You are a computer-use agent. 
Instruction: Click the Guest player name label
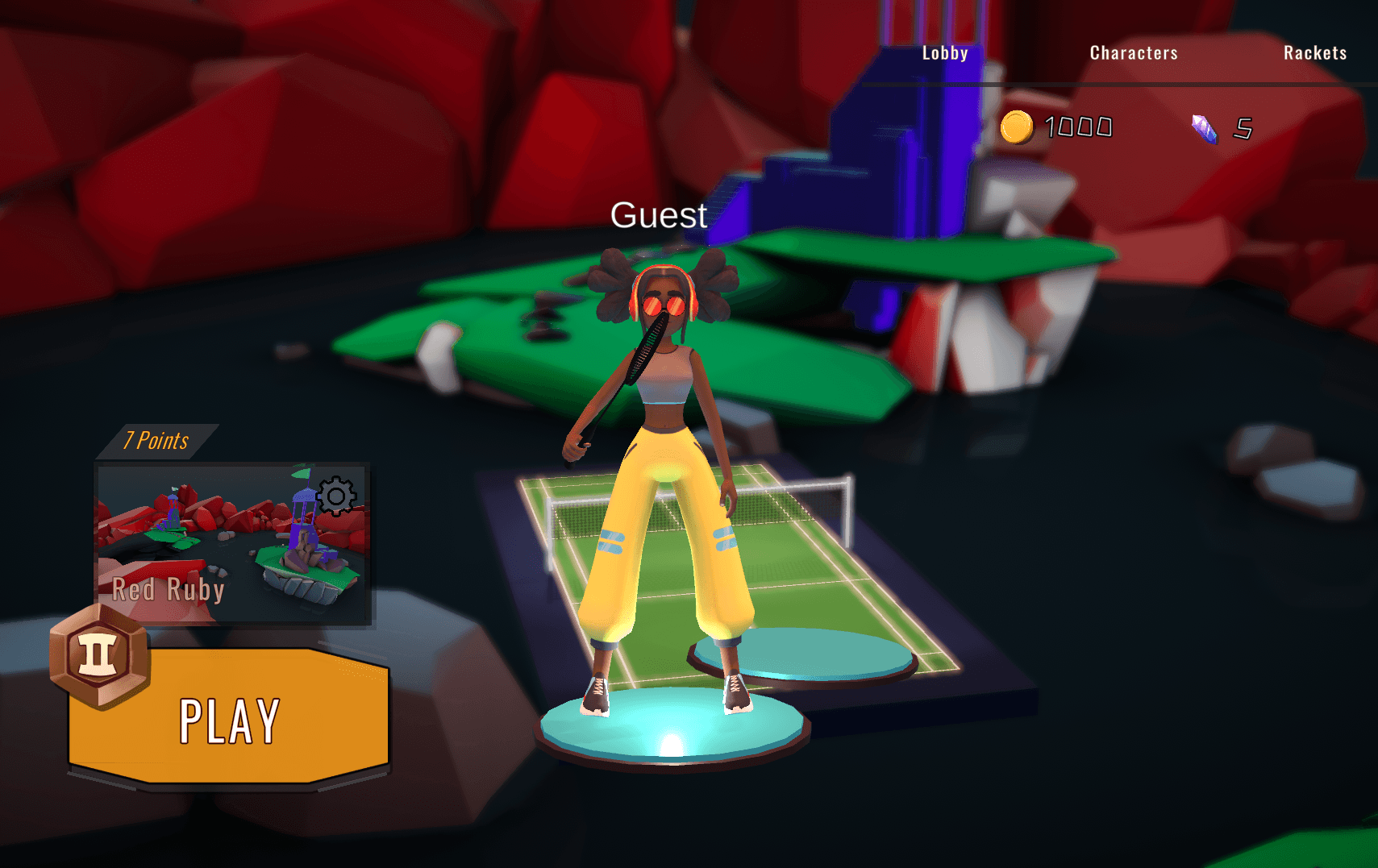coord(660,215)
